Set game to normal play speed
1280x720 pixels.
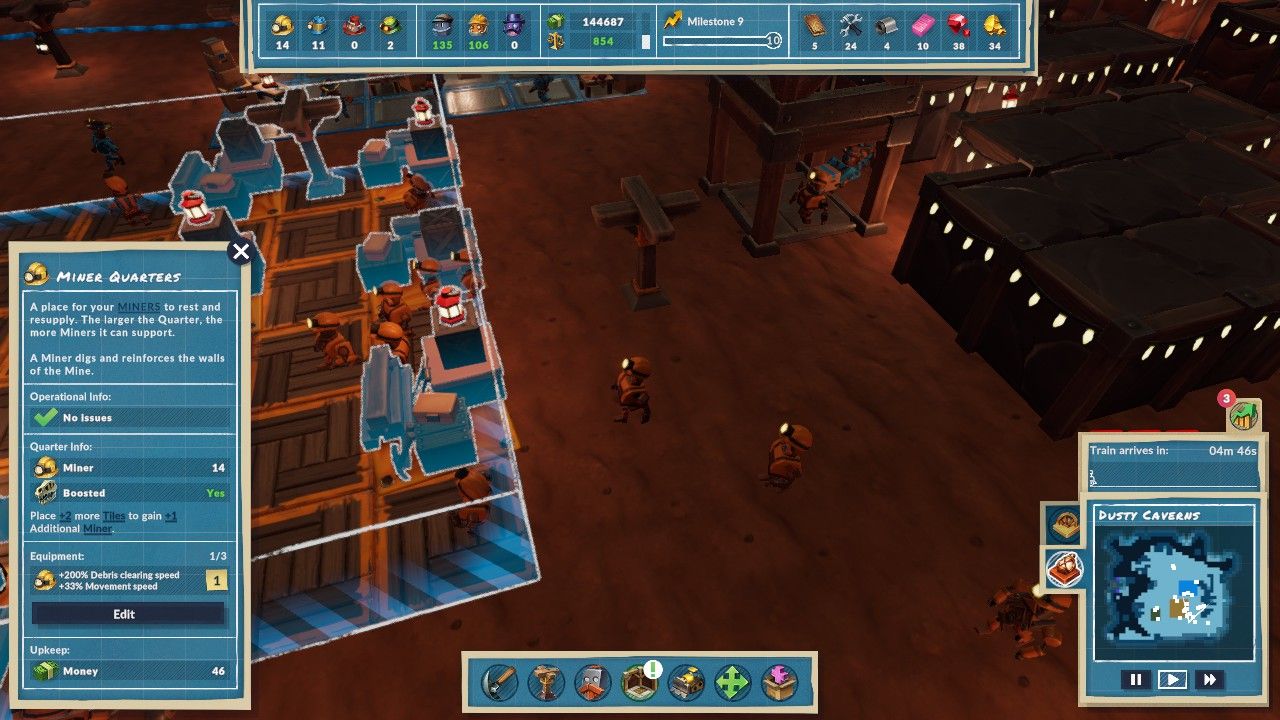[1172, 680]
